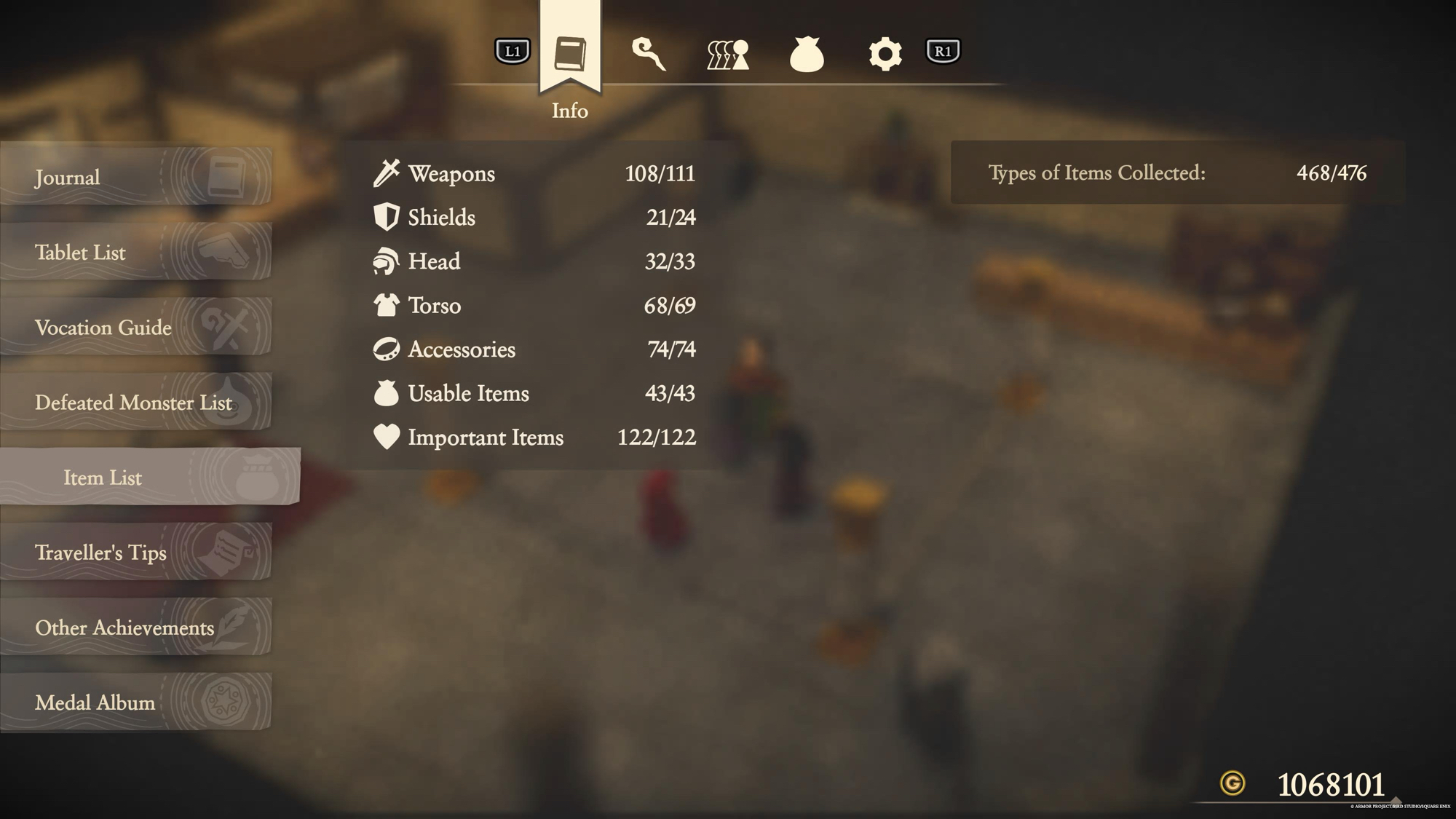Switch to the item bag tab
1456x819 pixels.
[807, 54]
